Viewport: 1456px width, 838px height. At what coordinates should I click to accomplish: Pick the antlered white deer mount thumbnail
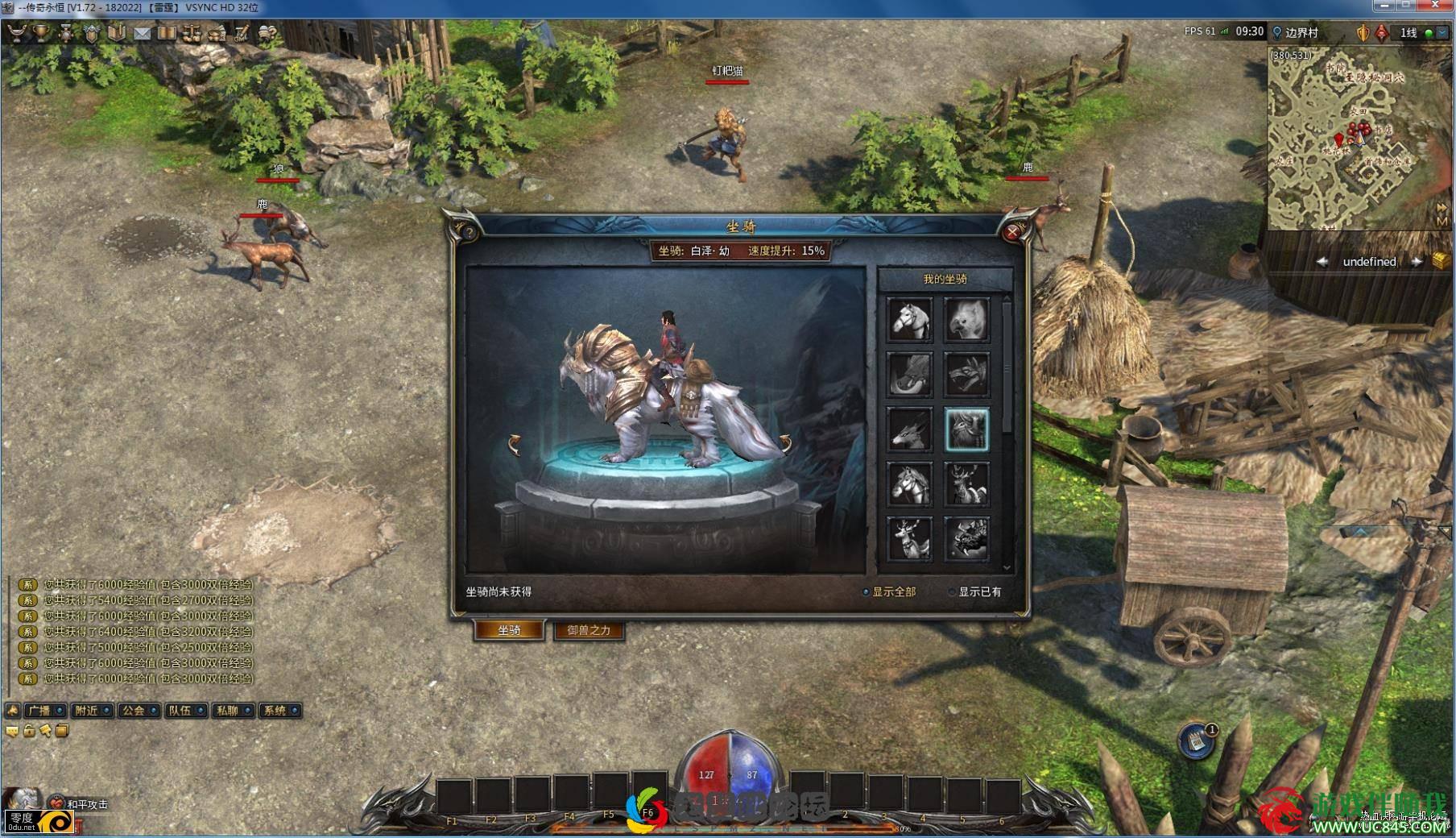click(910, 538)
